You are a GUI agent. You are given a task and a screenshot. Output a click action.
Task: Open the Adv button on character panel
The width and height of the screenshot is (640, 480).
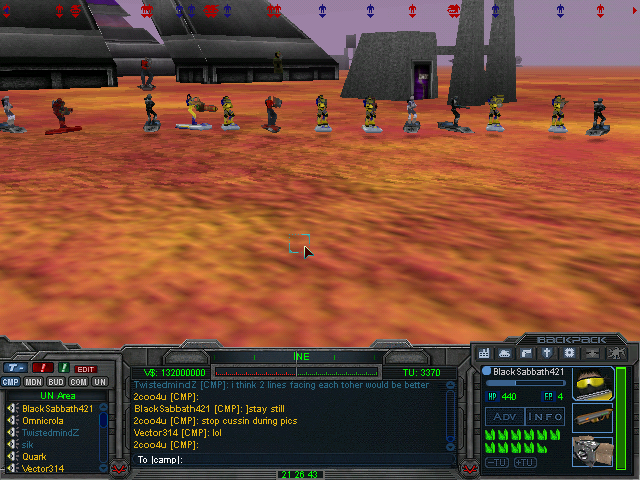coord(503,416)
